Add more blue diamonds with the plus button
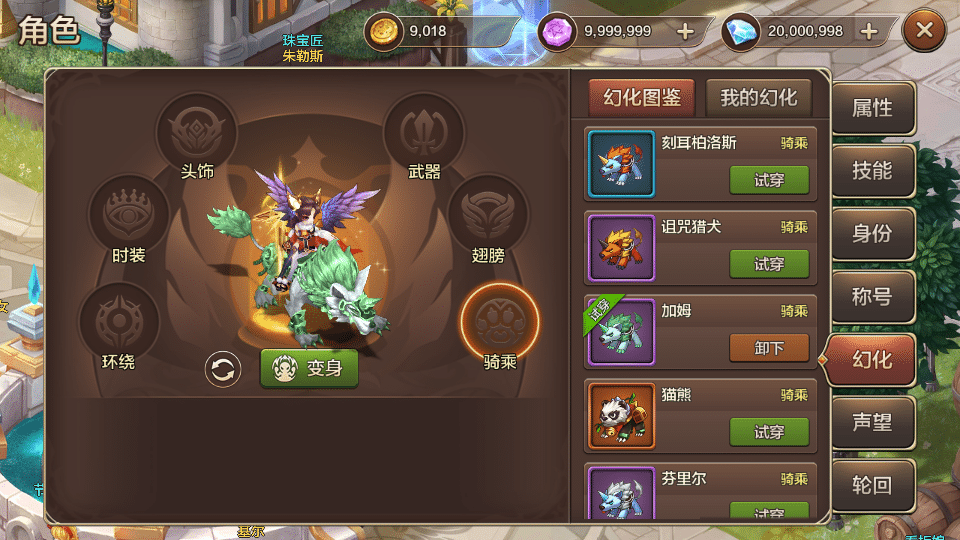Screen dimensions: 960x540 point(869,31)
